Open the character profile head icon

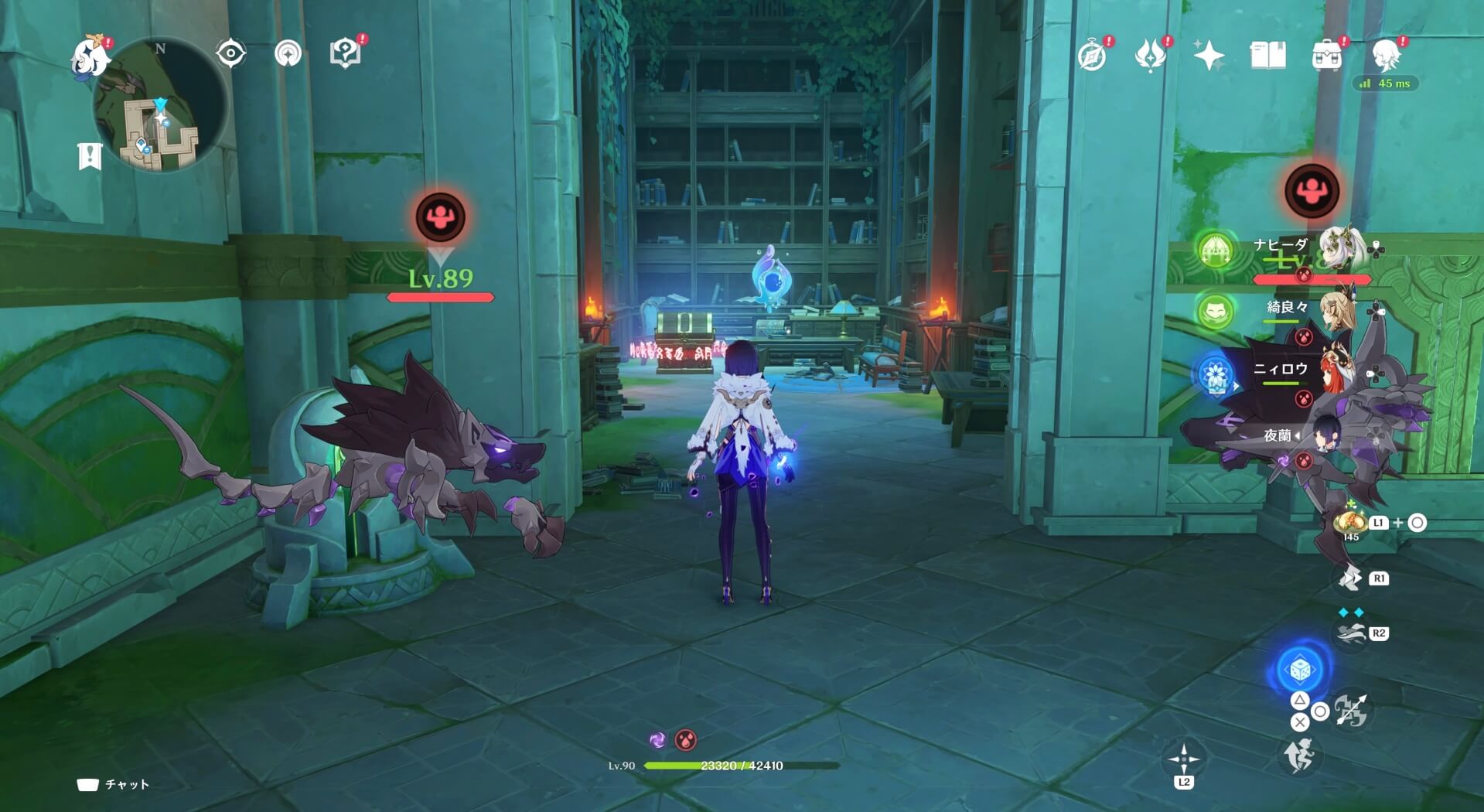pos(1386,56)
